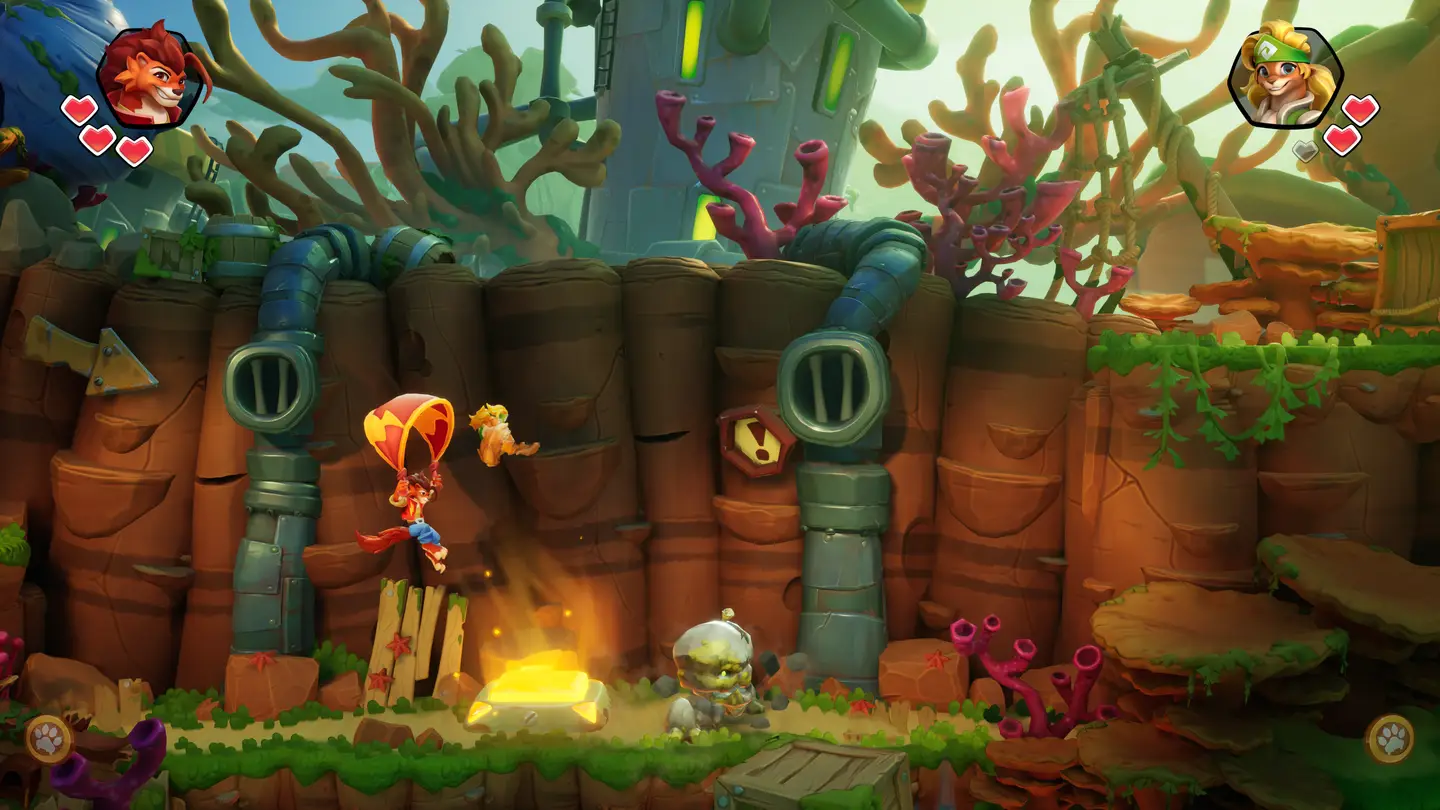The image size is (1440, 810).
Task: Click the gray depleted heart in the right HUD
Action: [x=1305, y=151]
